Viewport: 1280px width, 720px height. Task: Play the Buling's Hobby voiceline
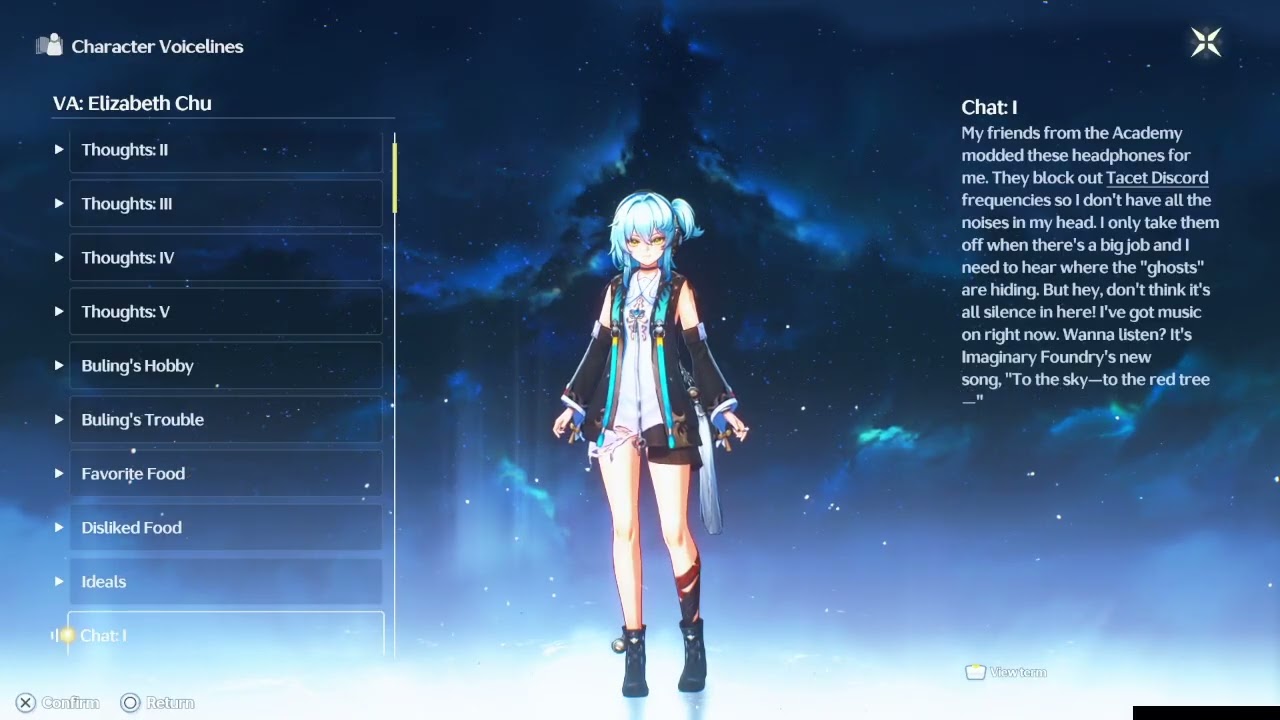(225, 366)
